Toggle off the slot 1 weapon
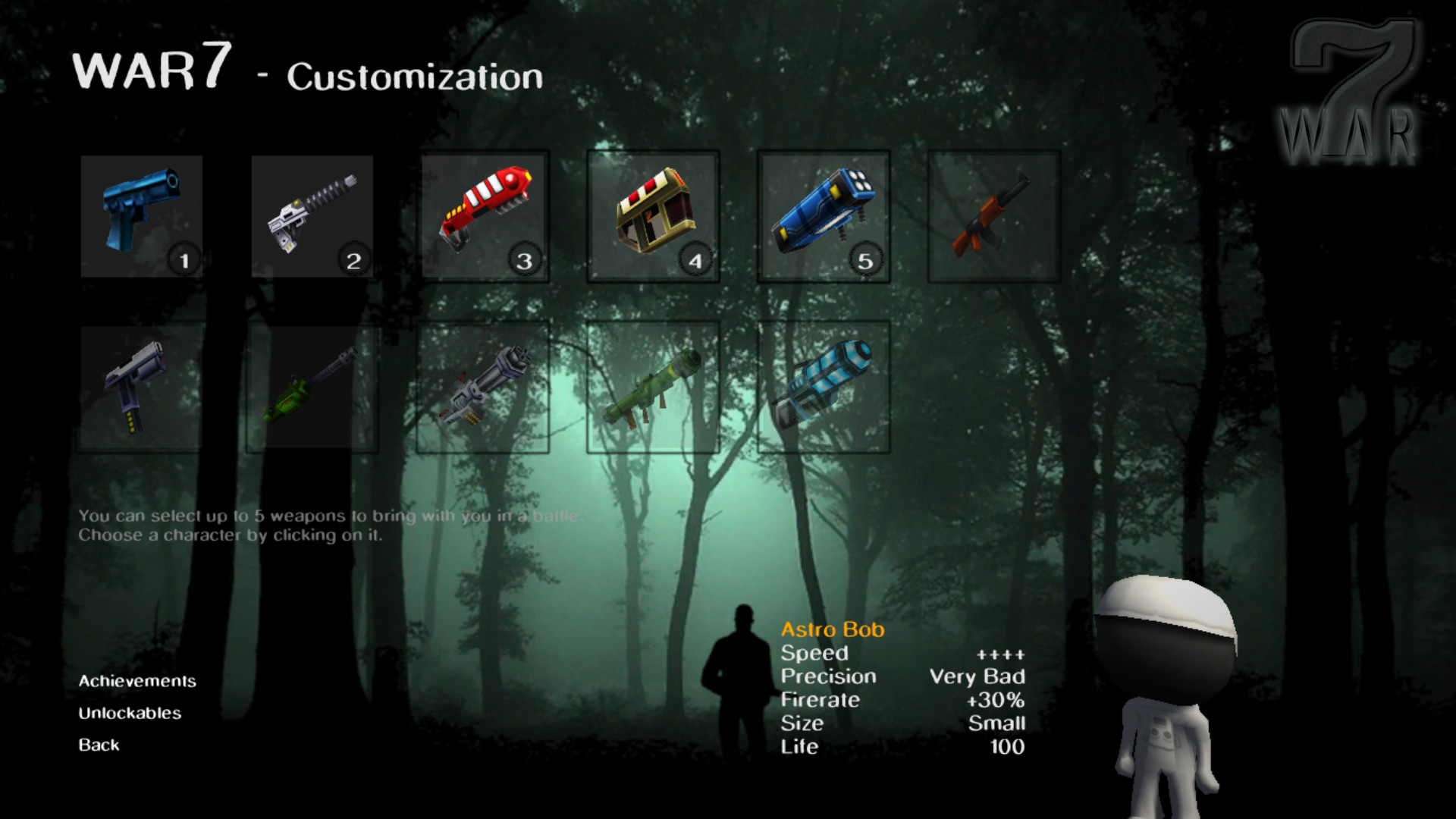This screenshot has height=819, width=1456. tap(183, 259)
